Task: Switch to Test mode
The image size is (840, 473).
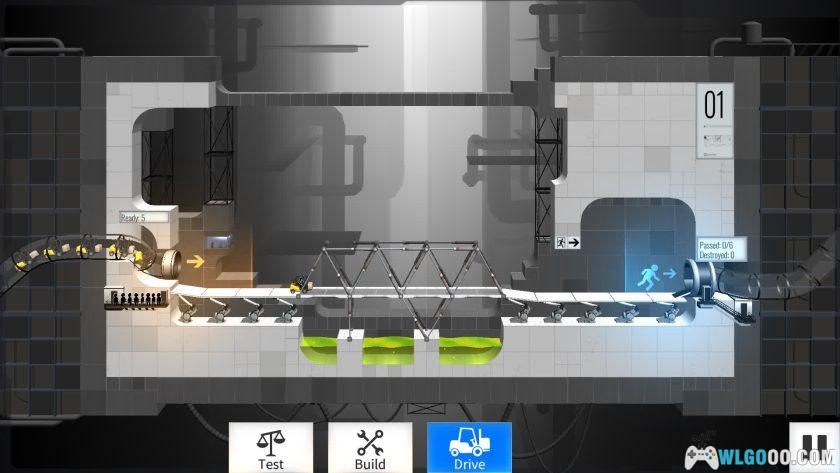Action: [x=270, y=447]
